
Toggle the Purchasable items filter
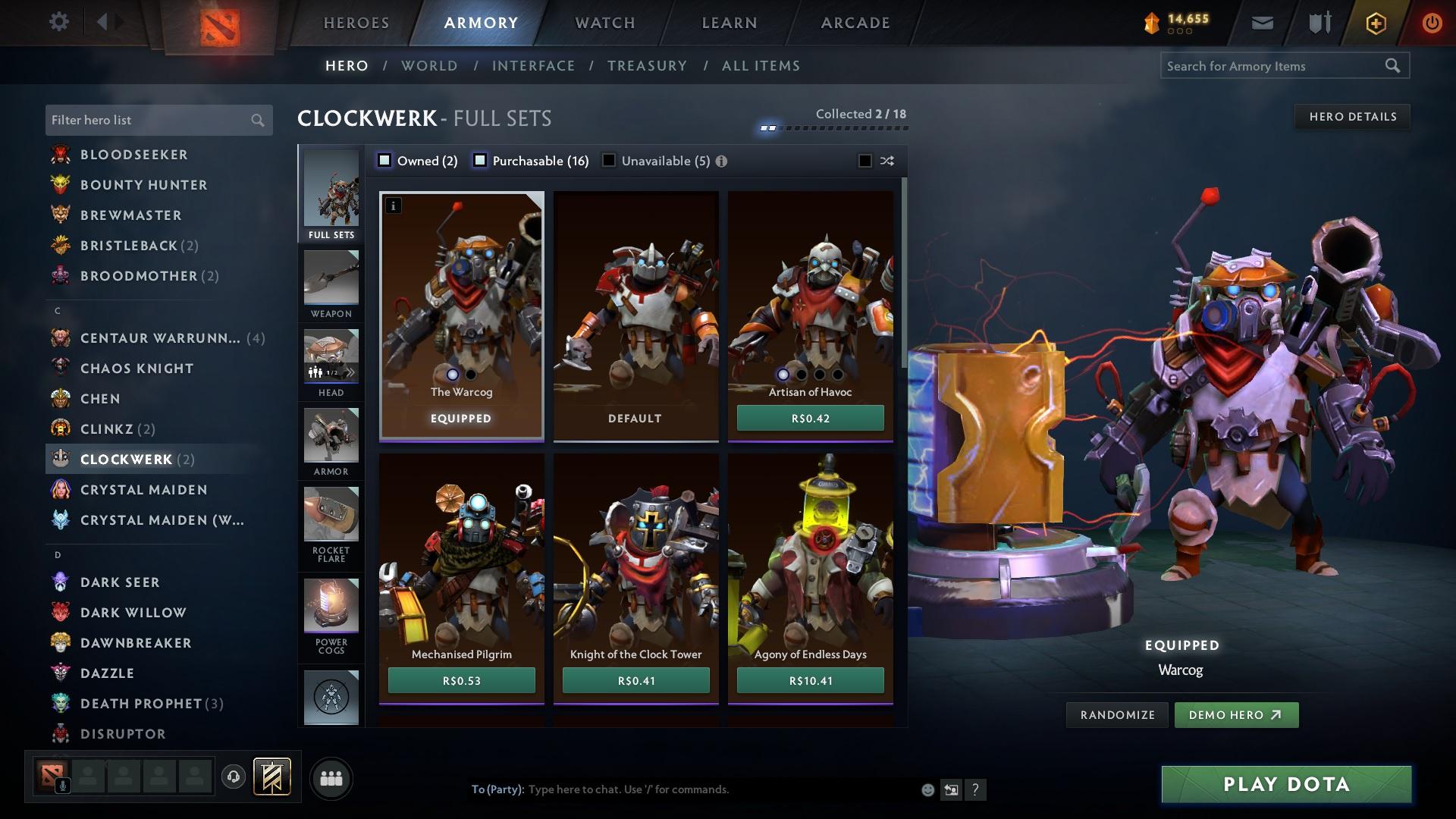pos(479,160)
